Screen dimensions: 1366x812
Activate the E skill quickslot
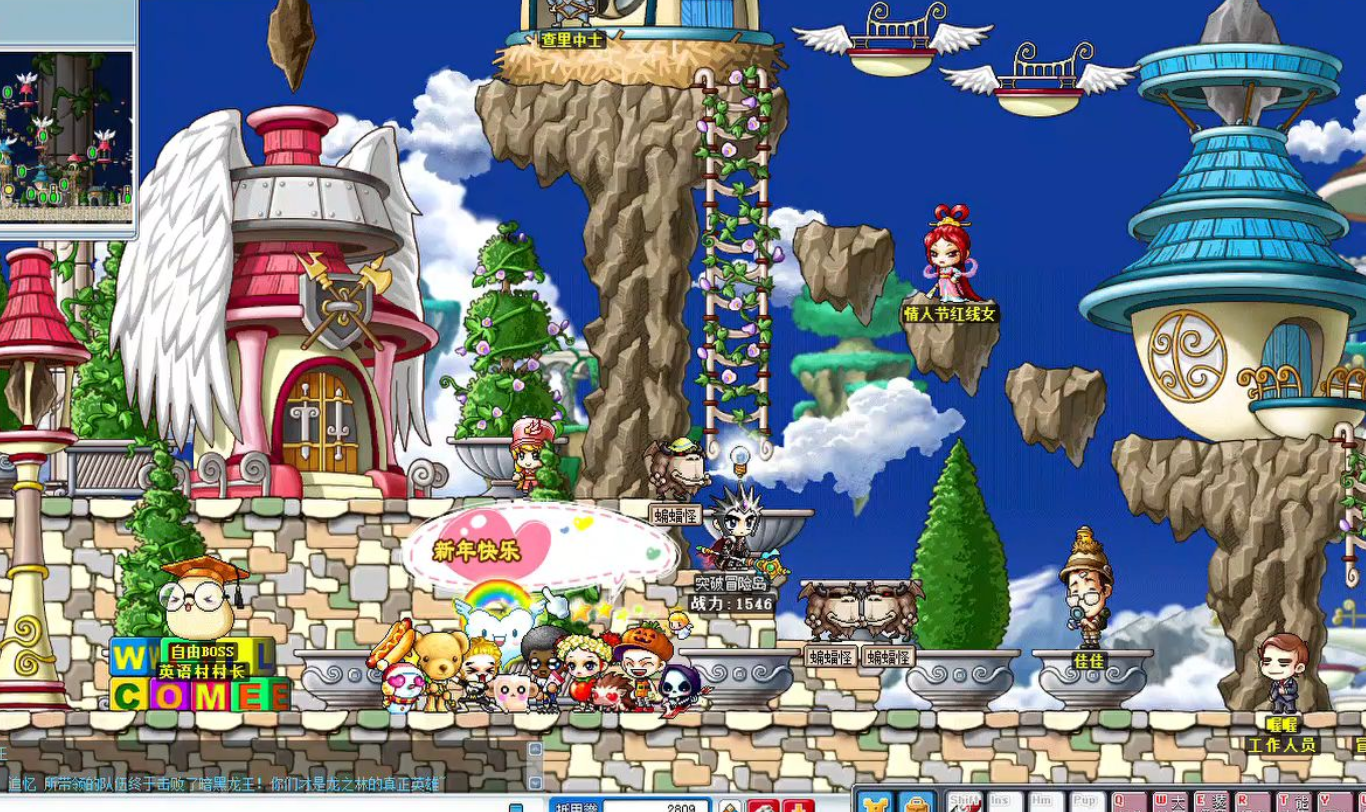tap(1212, 802)
